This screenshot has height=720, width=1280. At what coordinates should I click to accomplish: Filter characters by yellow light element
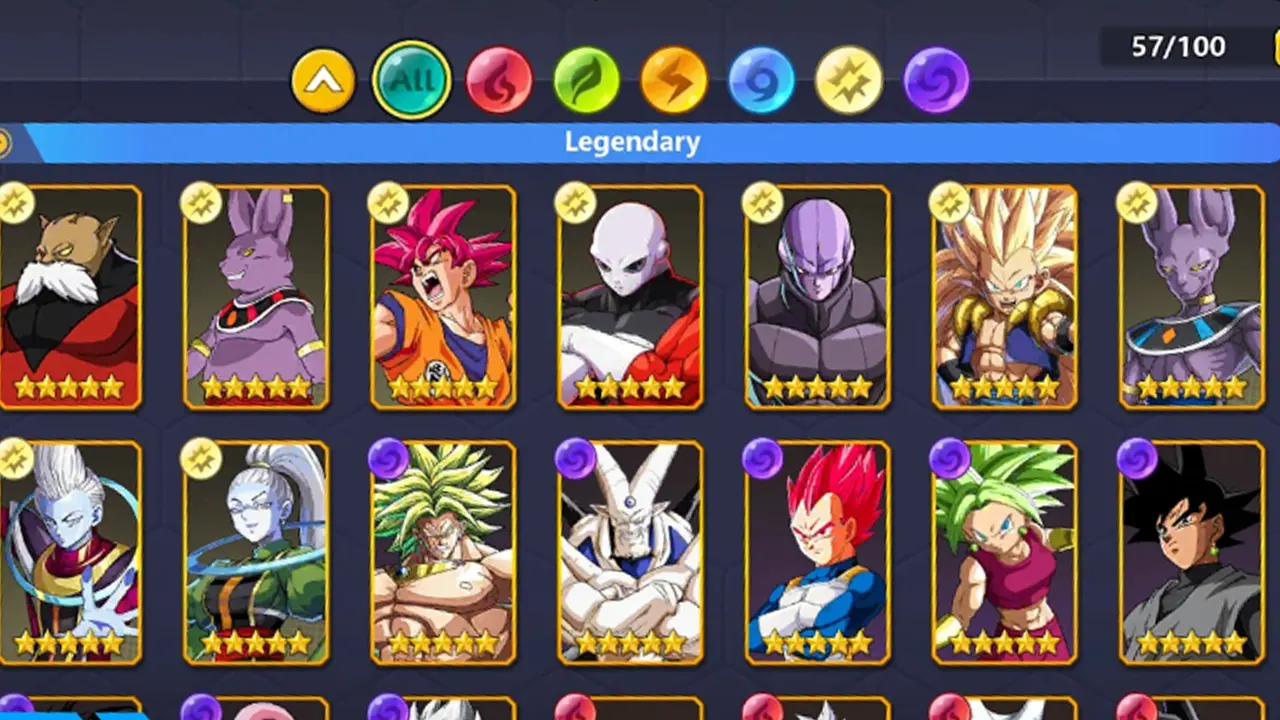pos(848,82)
